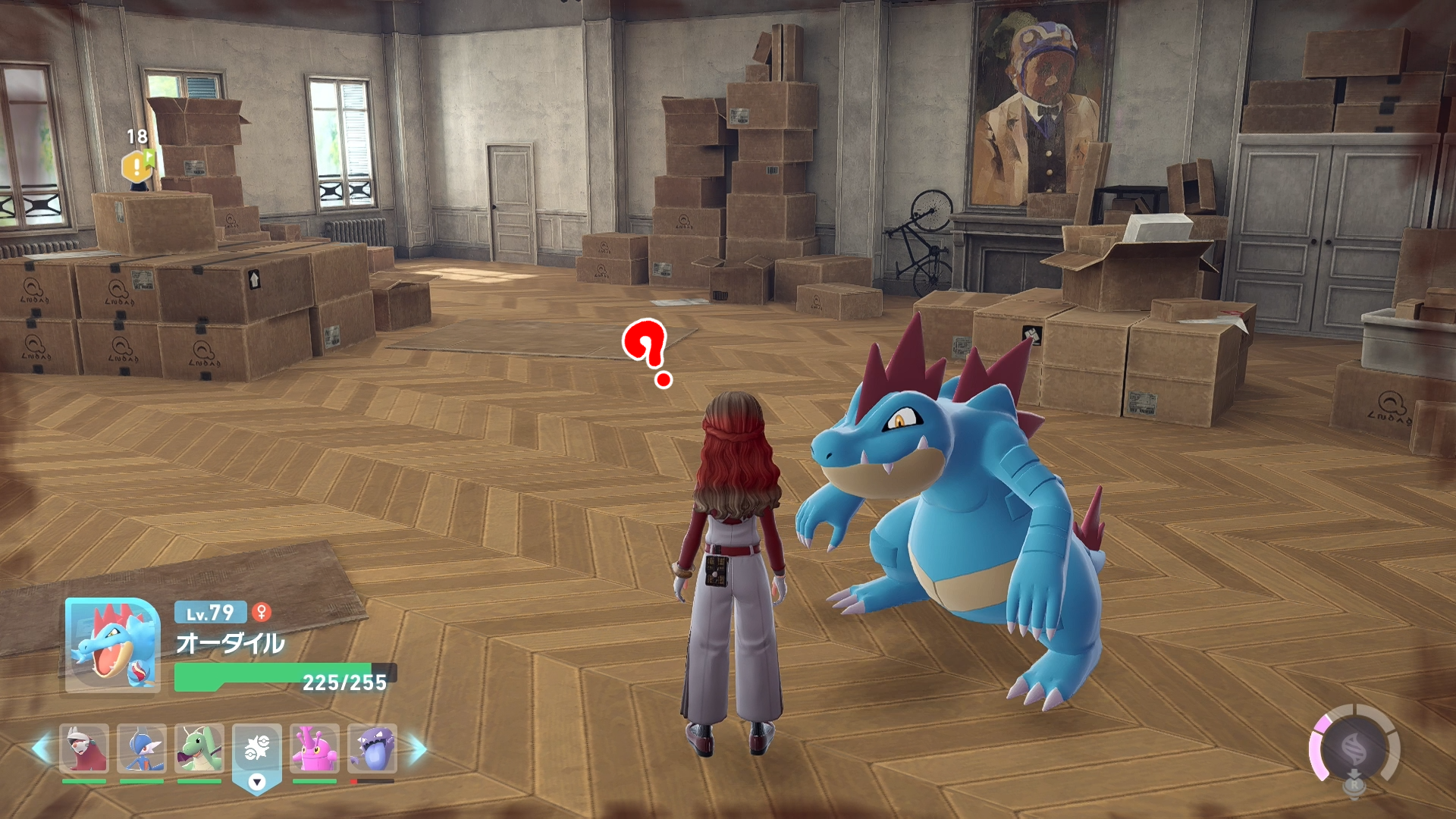Open the yellow exclamation quest marker
Image resolution: width=1456 pixels, height=819 pixels.
point(137,166)
